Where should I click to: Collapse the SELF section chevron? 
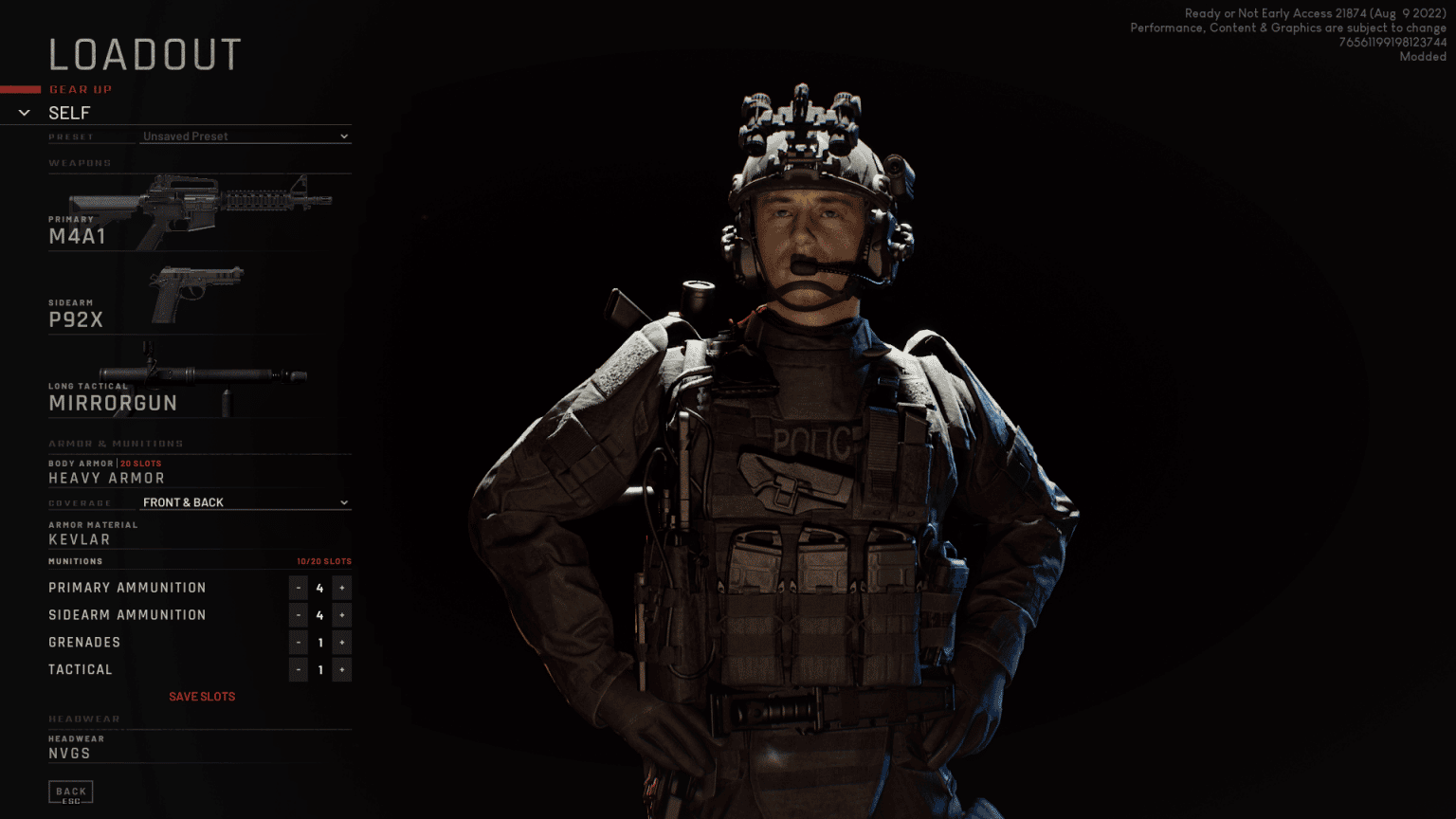pos(24,112)
